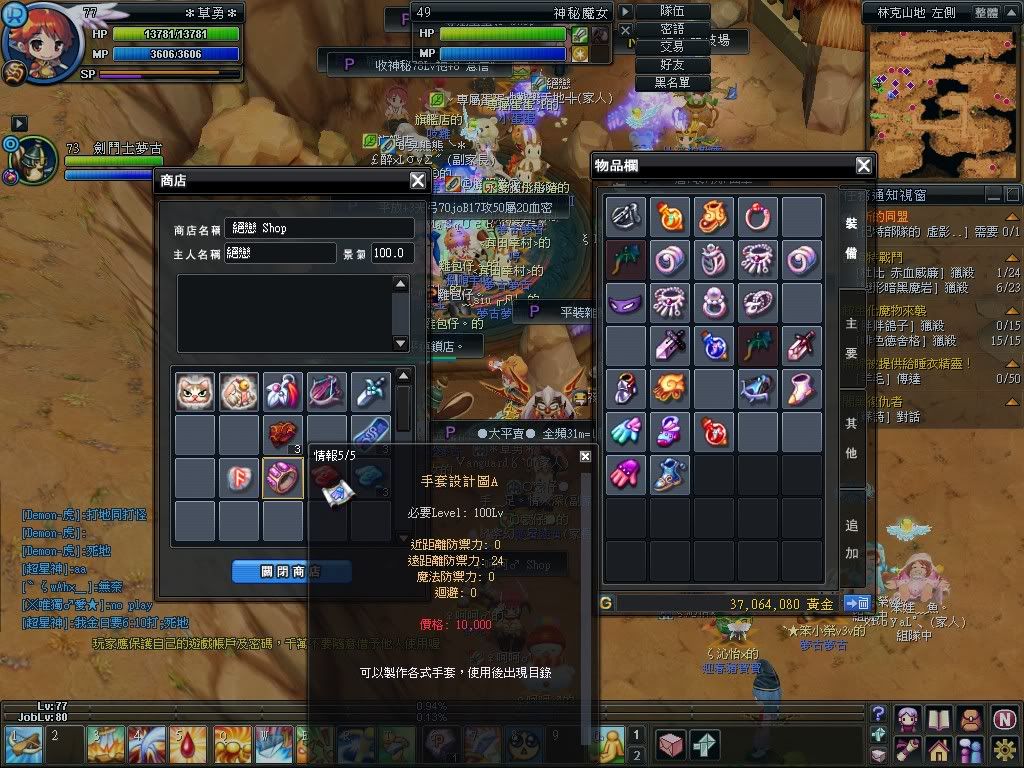Select the purple glove in inventory
The height and width of the screenshot is (768, 1024).
pyautogui.click(x=625, y=474)
